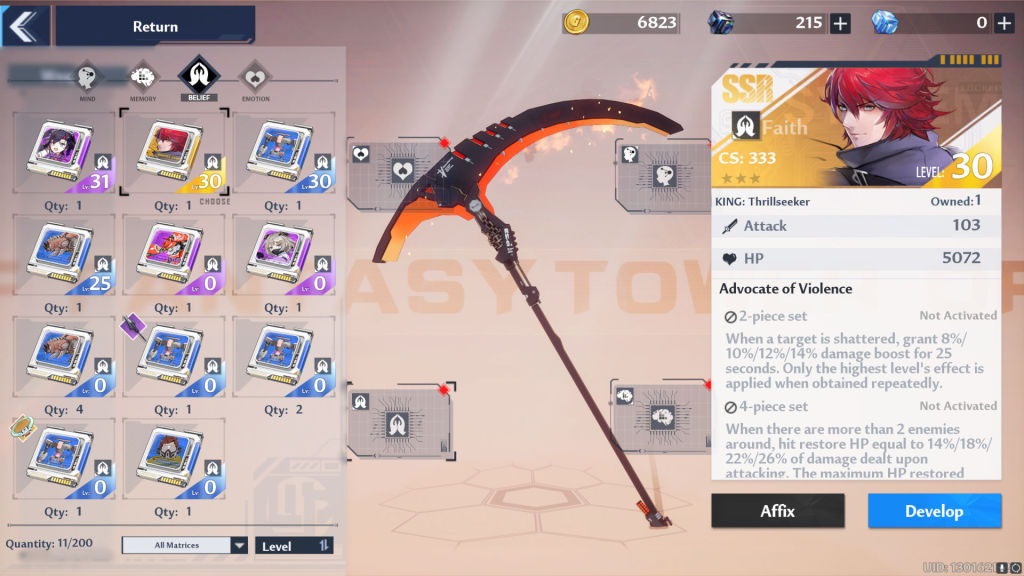Image resolution: width=1024 pixels, height=576 pixels.
Task: Switch to the Emotion matrix tab
Action: pos(253,76)
